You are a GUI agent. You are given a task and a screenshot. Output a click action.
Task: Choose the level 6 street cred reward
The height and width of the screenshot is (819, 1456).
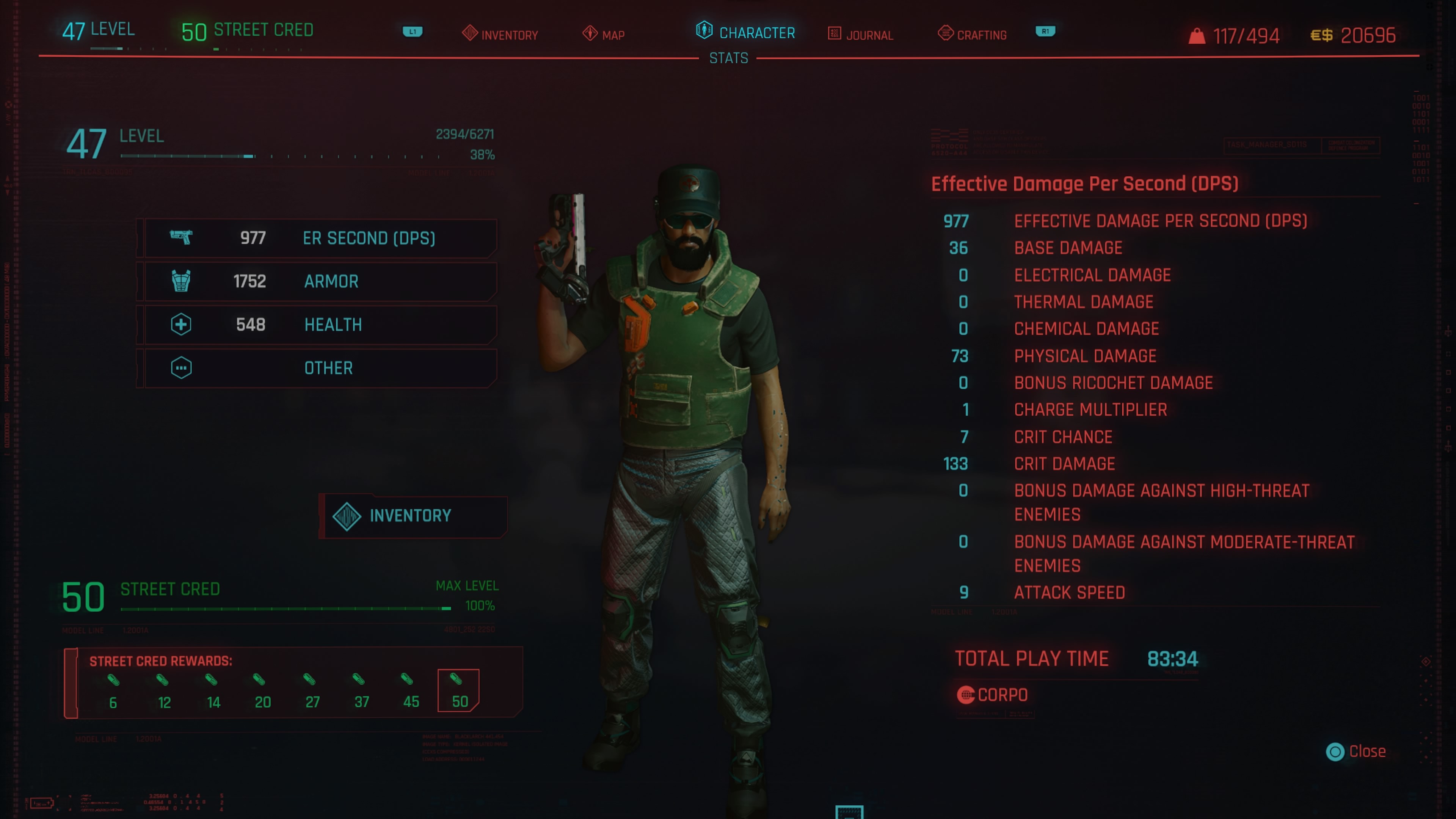tap(113, 691)
